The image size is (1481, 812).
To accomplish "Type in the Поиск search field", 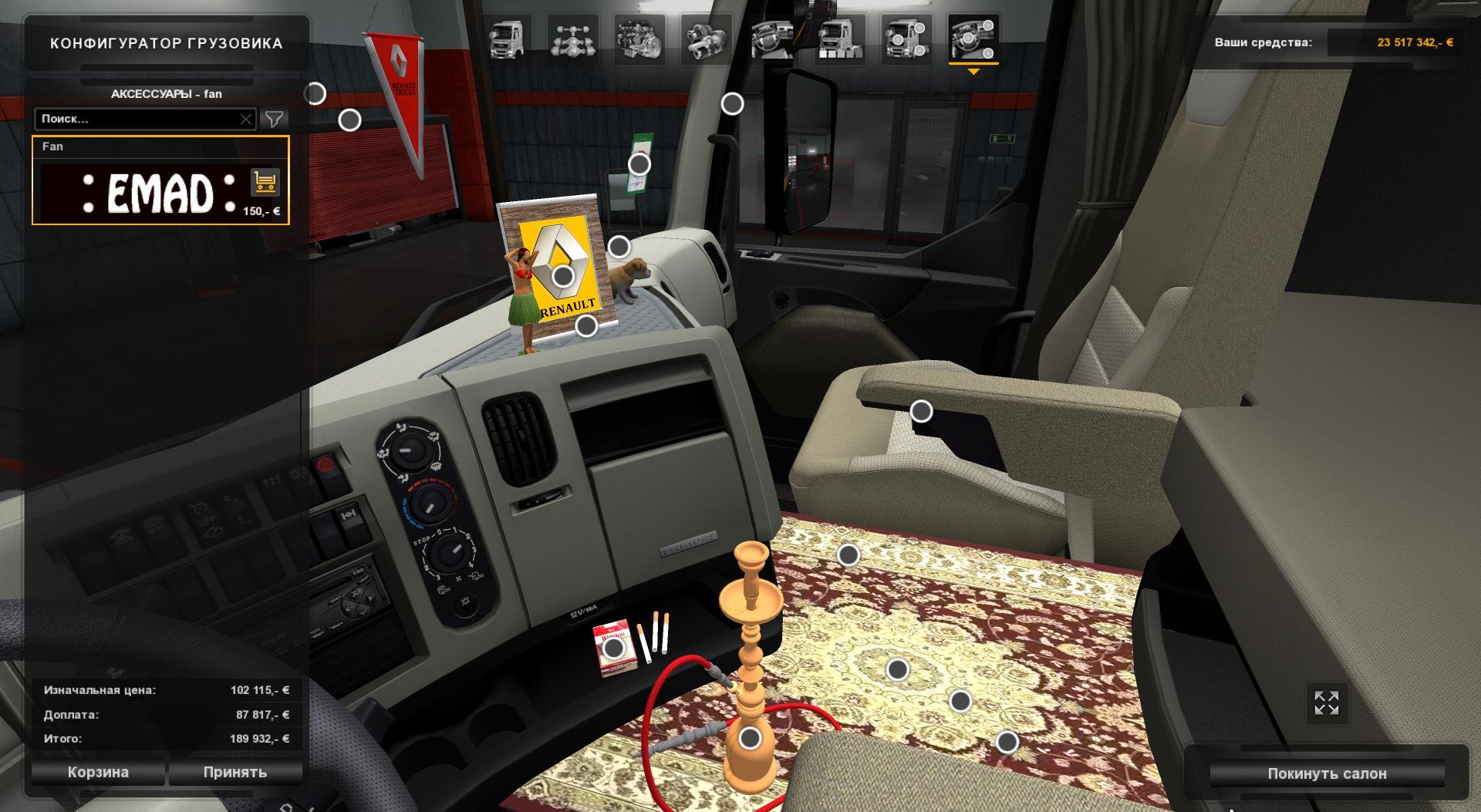I will click(x=137, y=119).
